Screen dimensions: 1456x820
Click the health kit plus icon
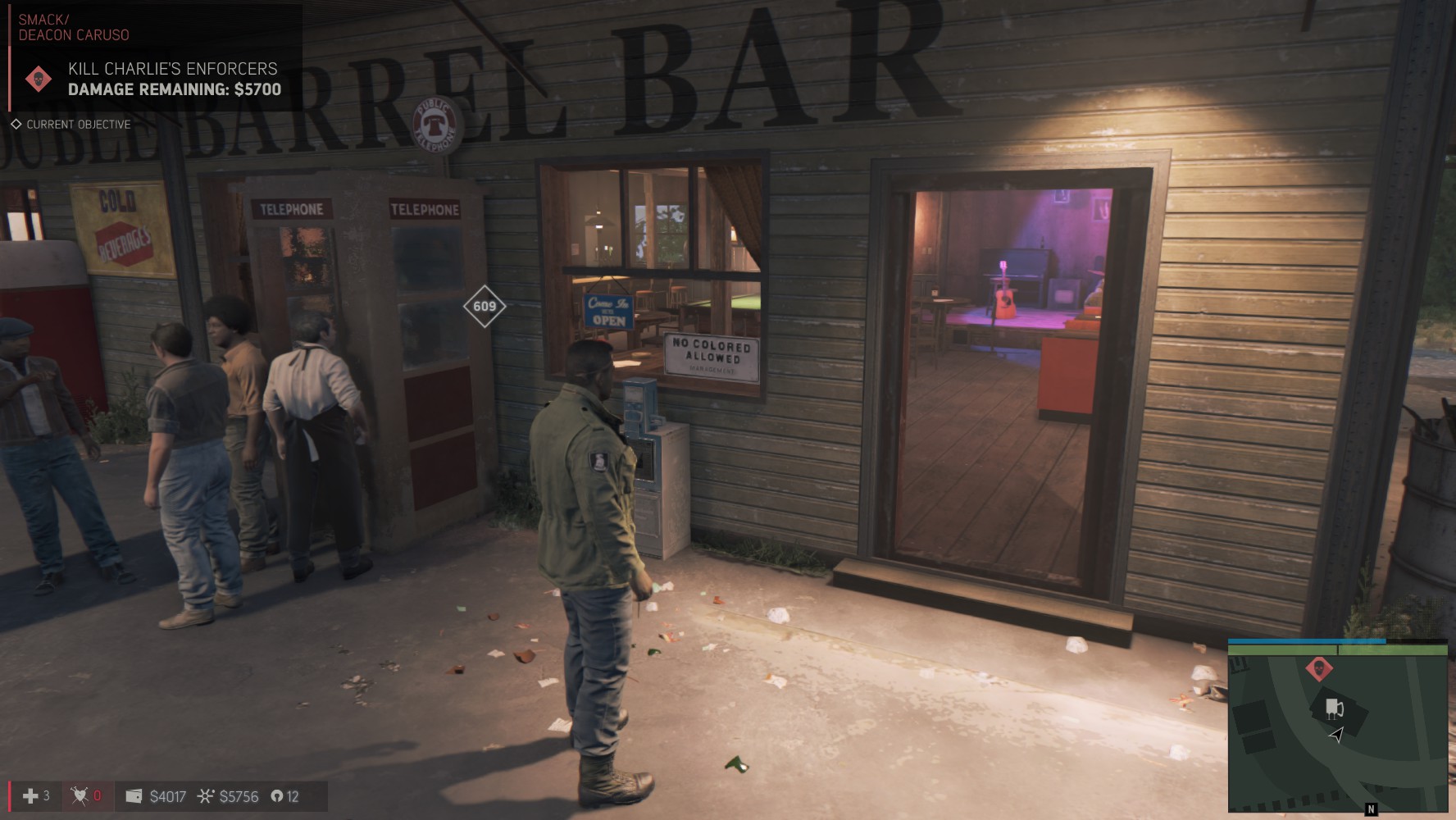pos(30,795)
